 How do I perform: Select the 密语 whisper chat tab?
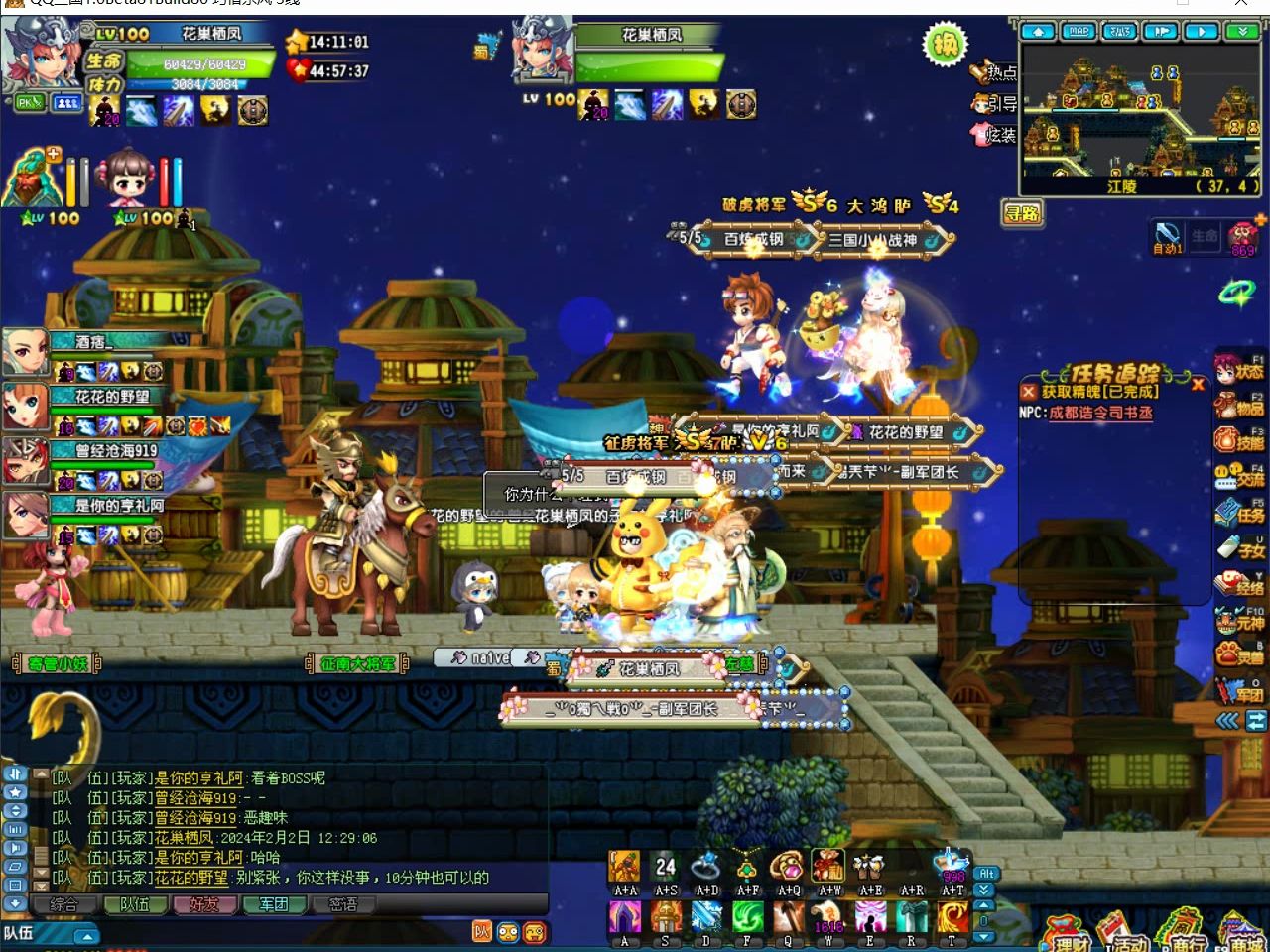click(342, 904)
